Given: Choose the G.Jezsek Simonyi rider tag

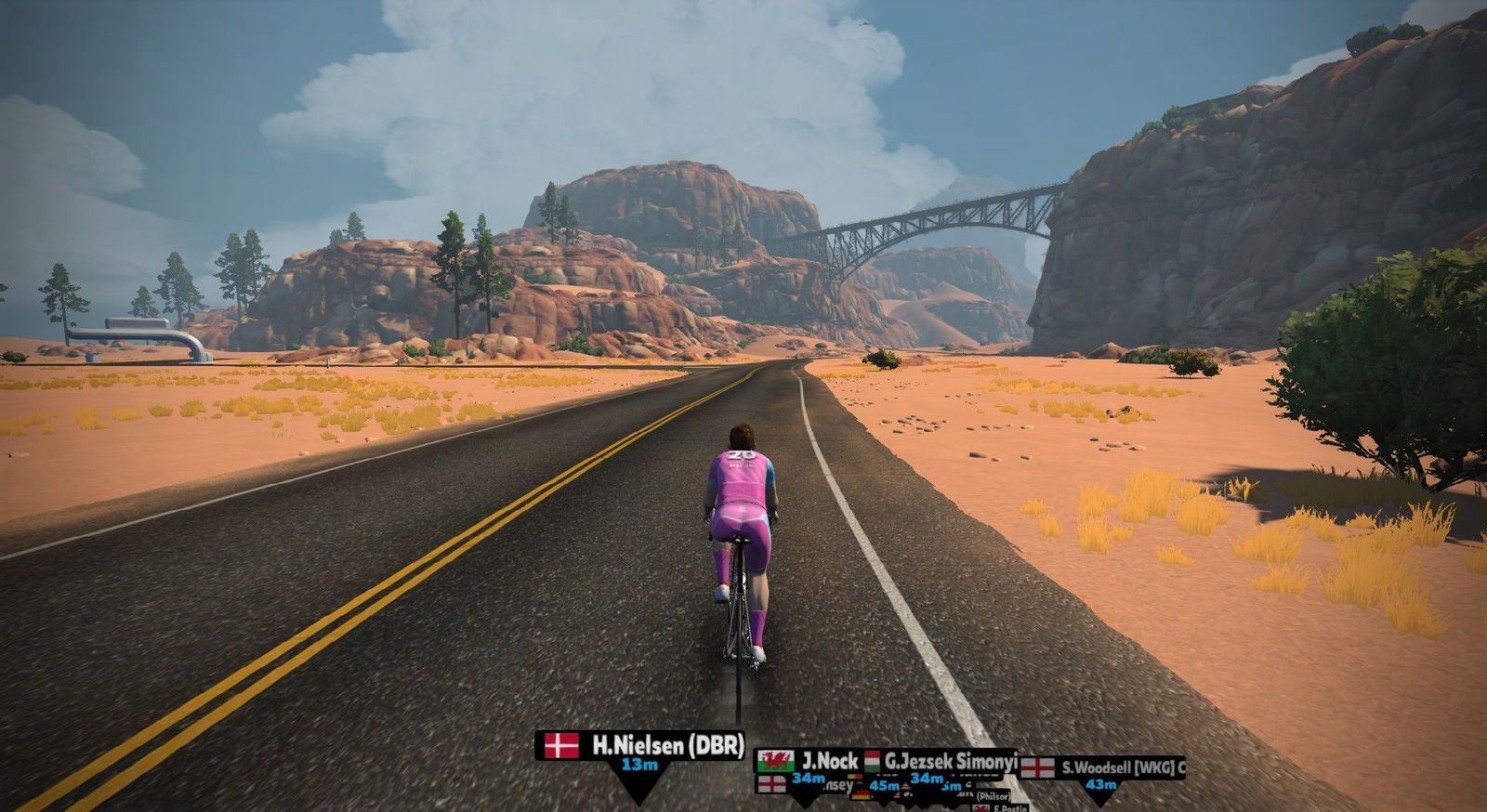Looking at the screenshot, I should [x=942, y=759].
